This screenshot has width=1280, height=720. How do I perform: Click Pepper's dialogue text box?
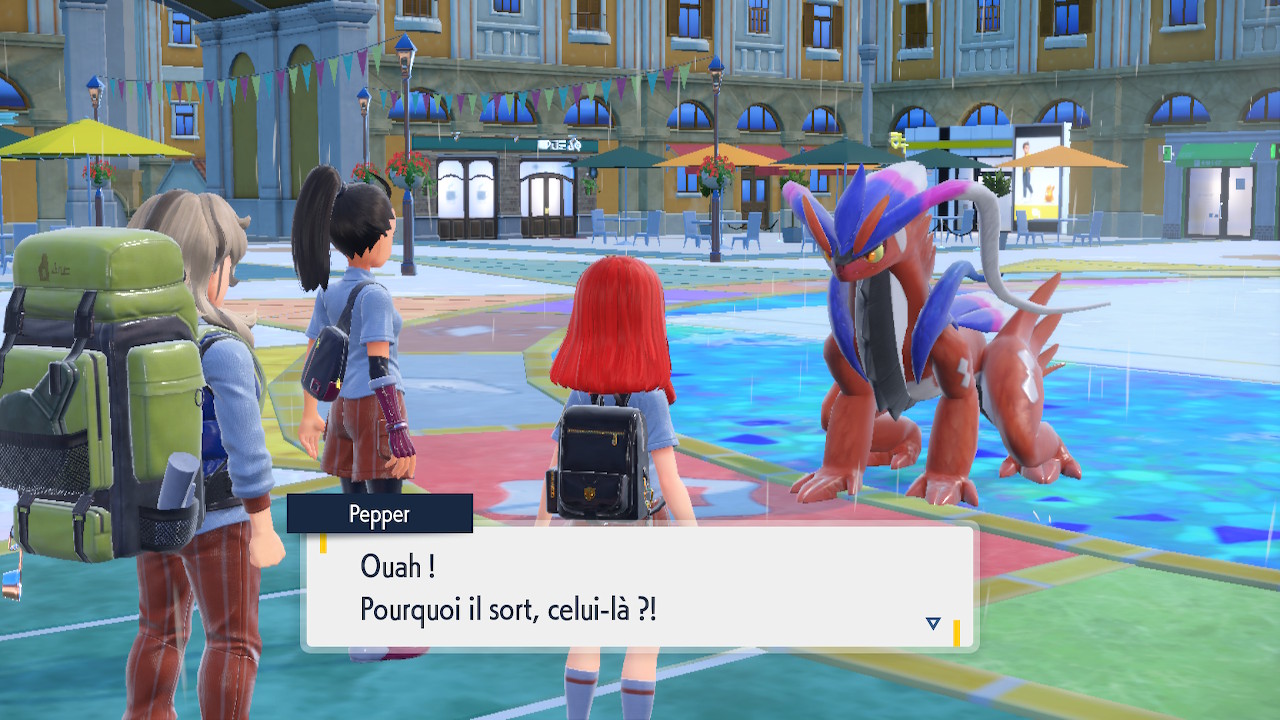638,588
